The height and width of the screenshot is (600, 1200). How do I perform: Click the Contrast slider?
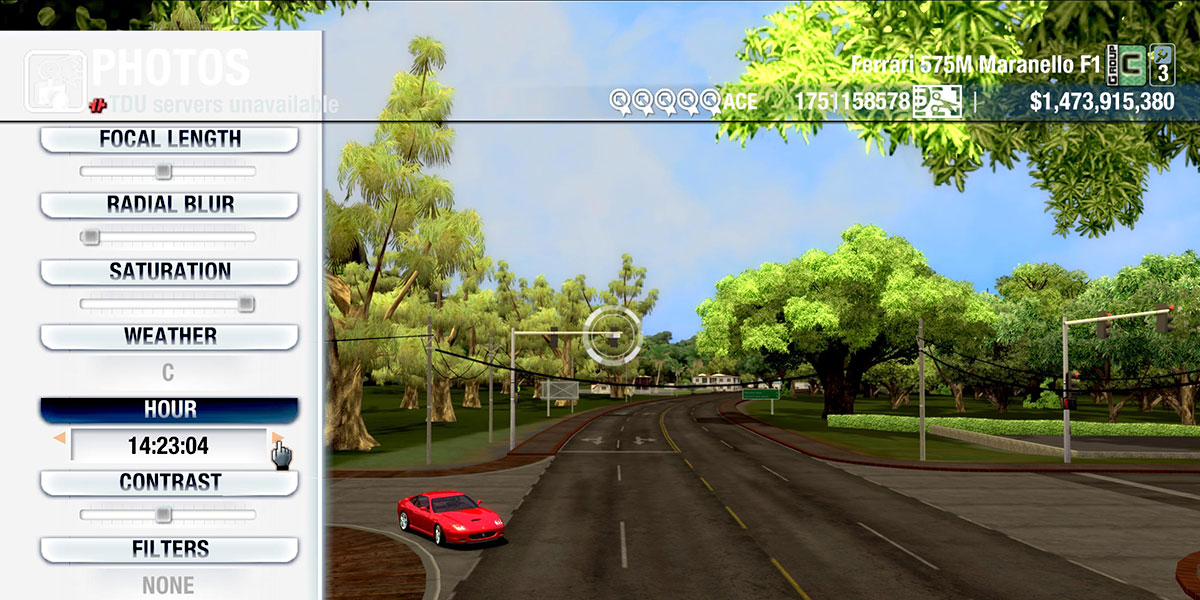163,515
